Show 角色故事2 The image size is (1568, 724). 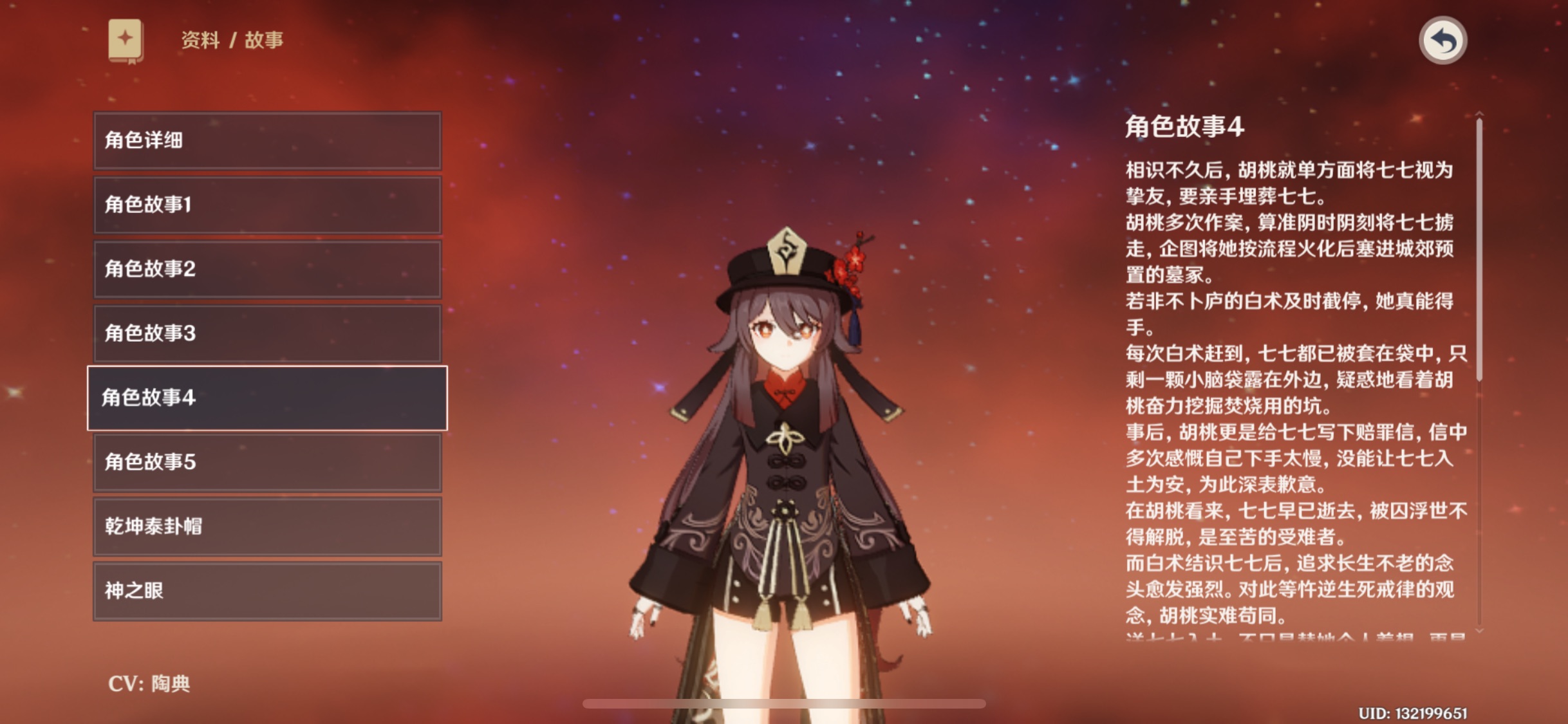[x=267, y=269]
